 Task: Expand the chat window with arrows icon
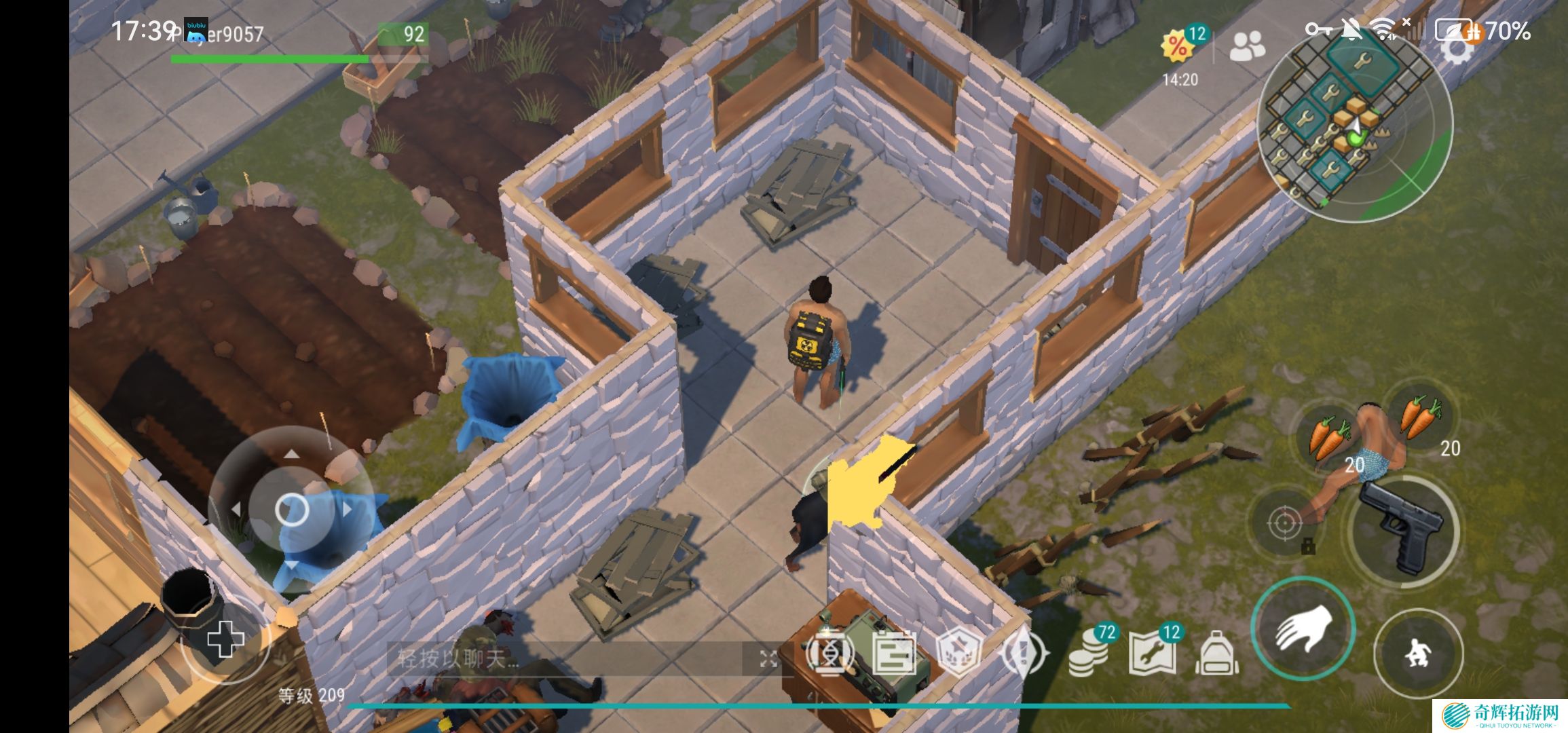click(x=768, y=658)
